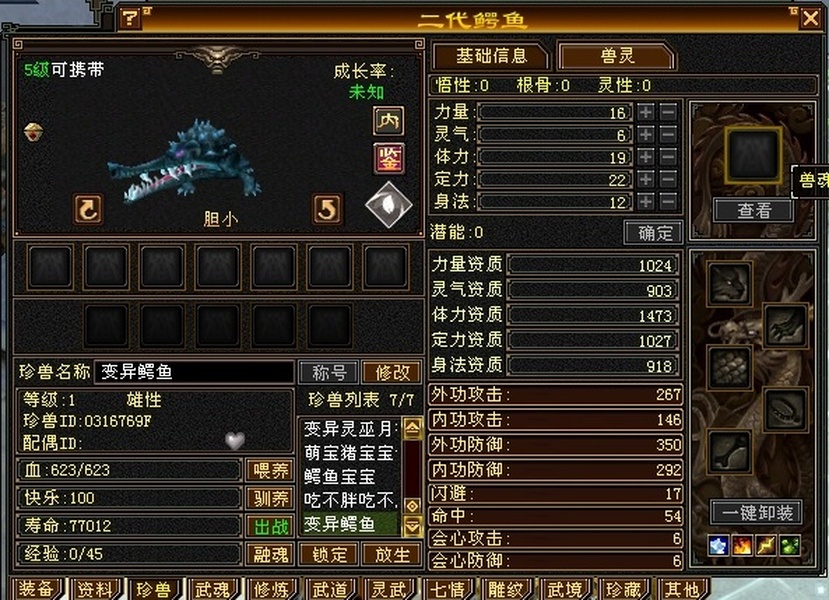Select 萌宝猪宝宝 in the pet list
829x600 pixels.
[x=351, y=452]
